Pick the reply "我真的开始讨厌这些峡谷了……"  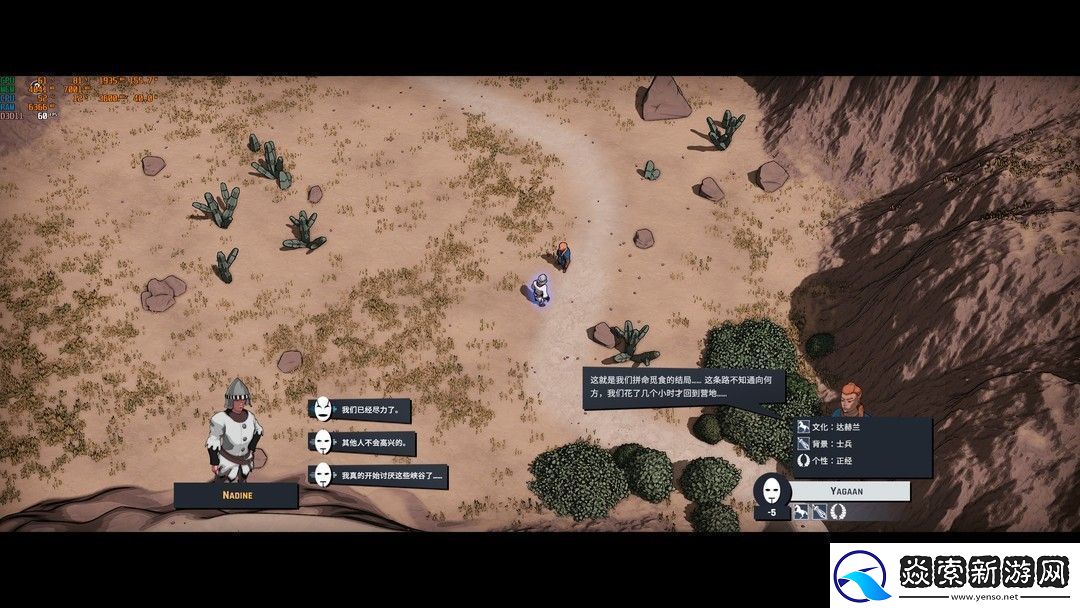click(x=390, y=475)
